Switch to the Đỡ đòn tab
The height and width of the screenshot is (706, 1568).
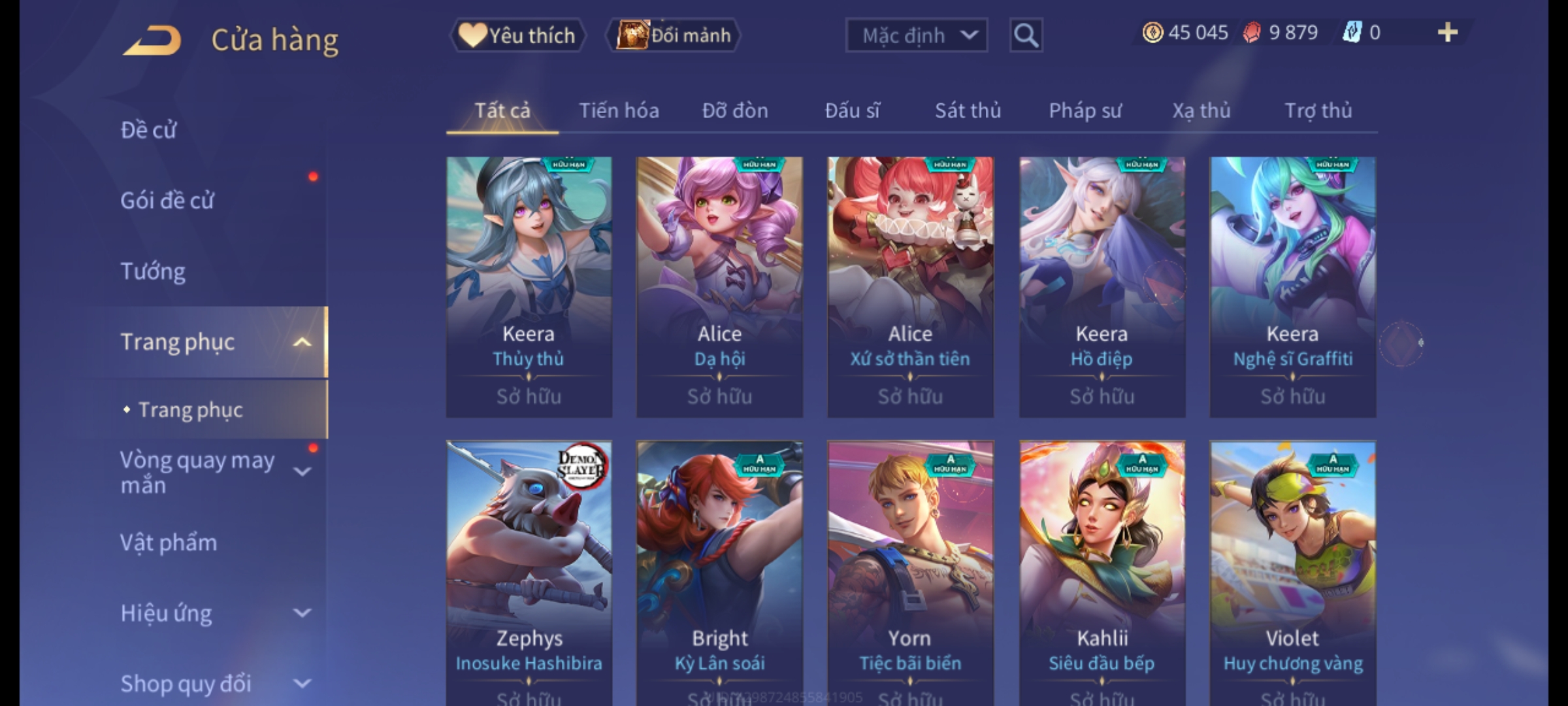tap(735, 110)
